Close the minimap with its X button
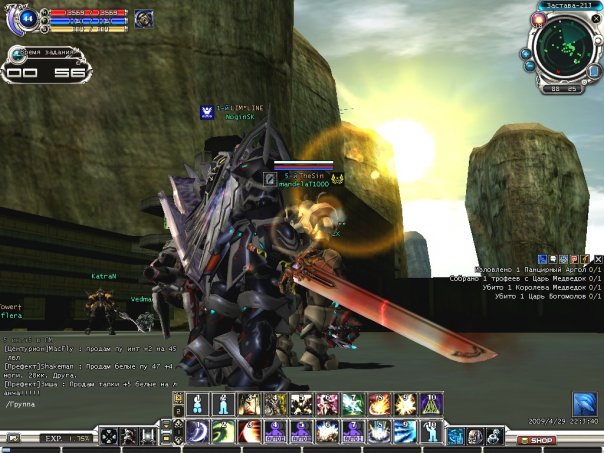This screenshot has height=453, width=604. tap(597, 18)
